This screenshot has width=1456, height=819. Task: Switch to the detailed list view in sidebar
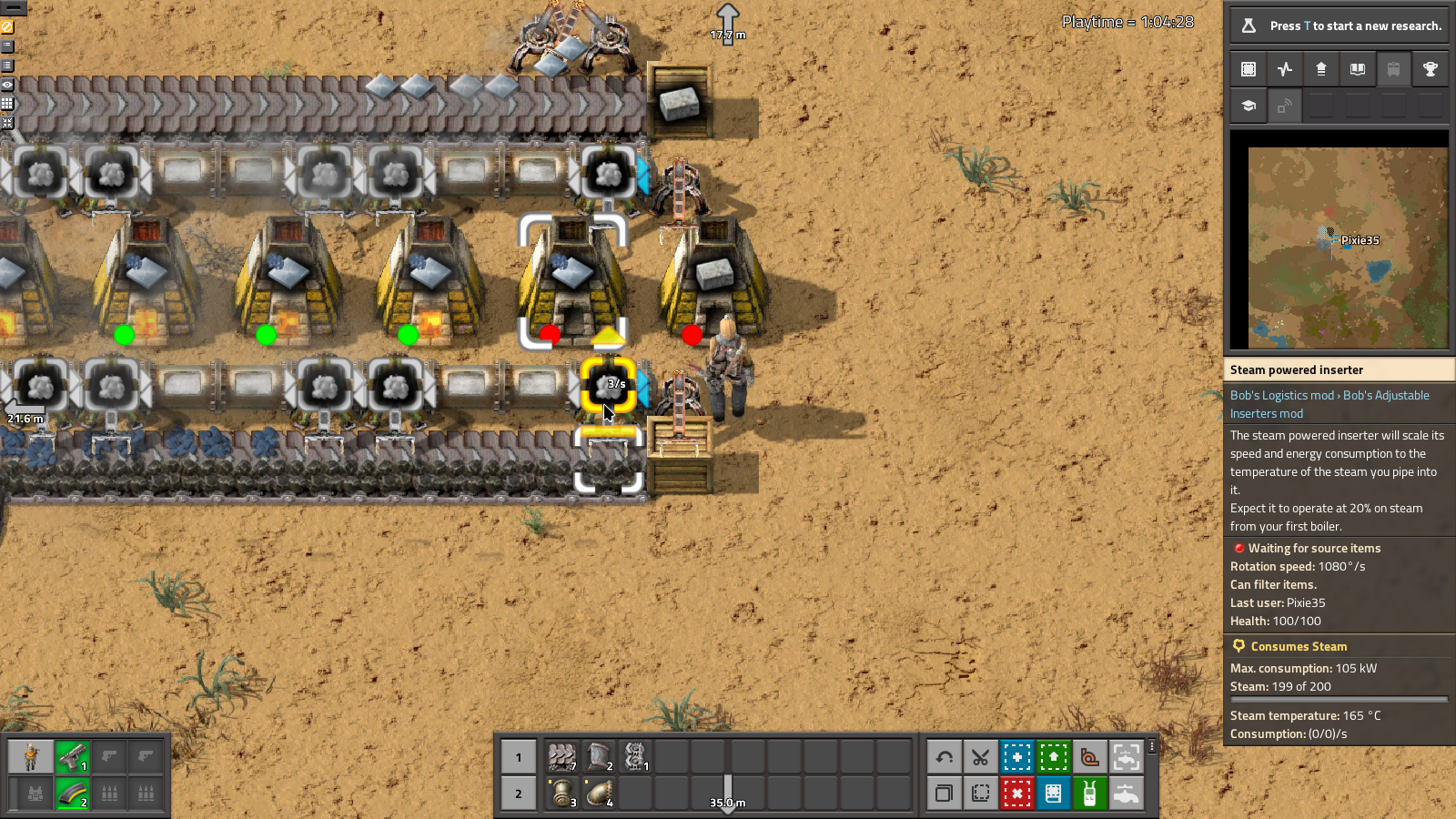point(7,65)
